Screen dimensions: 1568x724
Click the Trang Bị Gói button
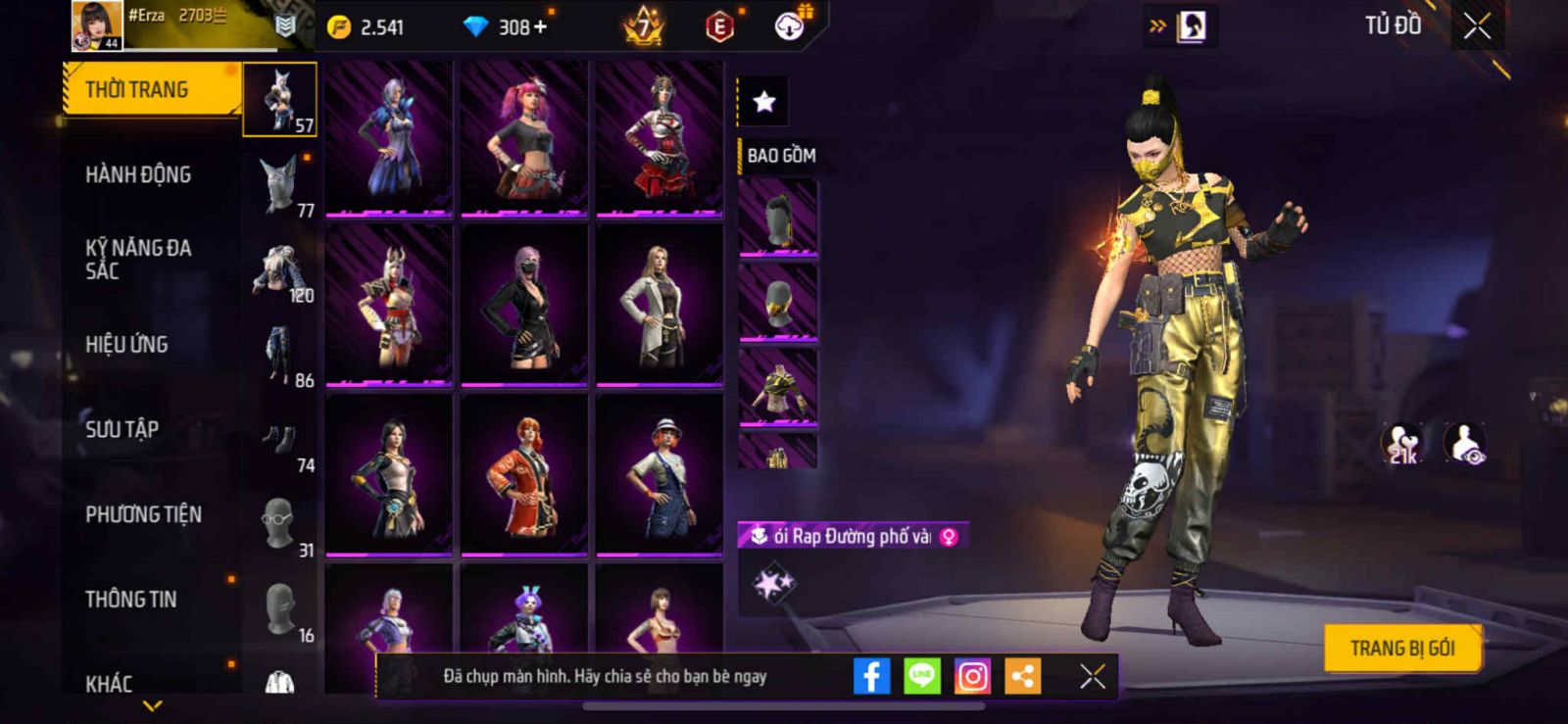(1401, 649)
